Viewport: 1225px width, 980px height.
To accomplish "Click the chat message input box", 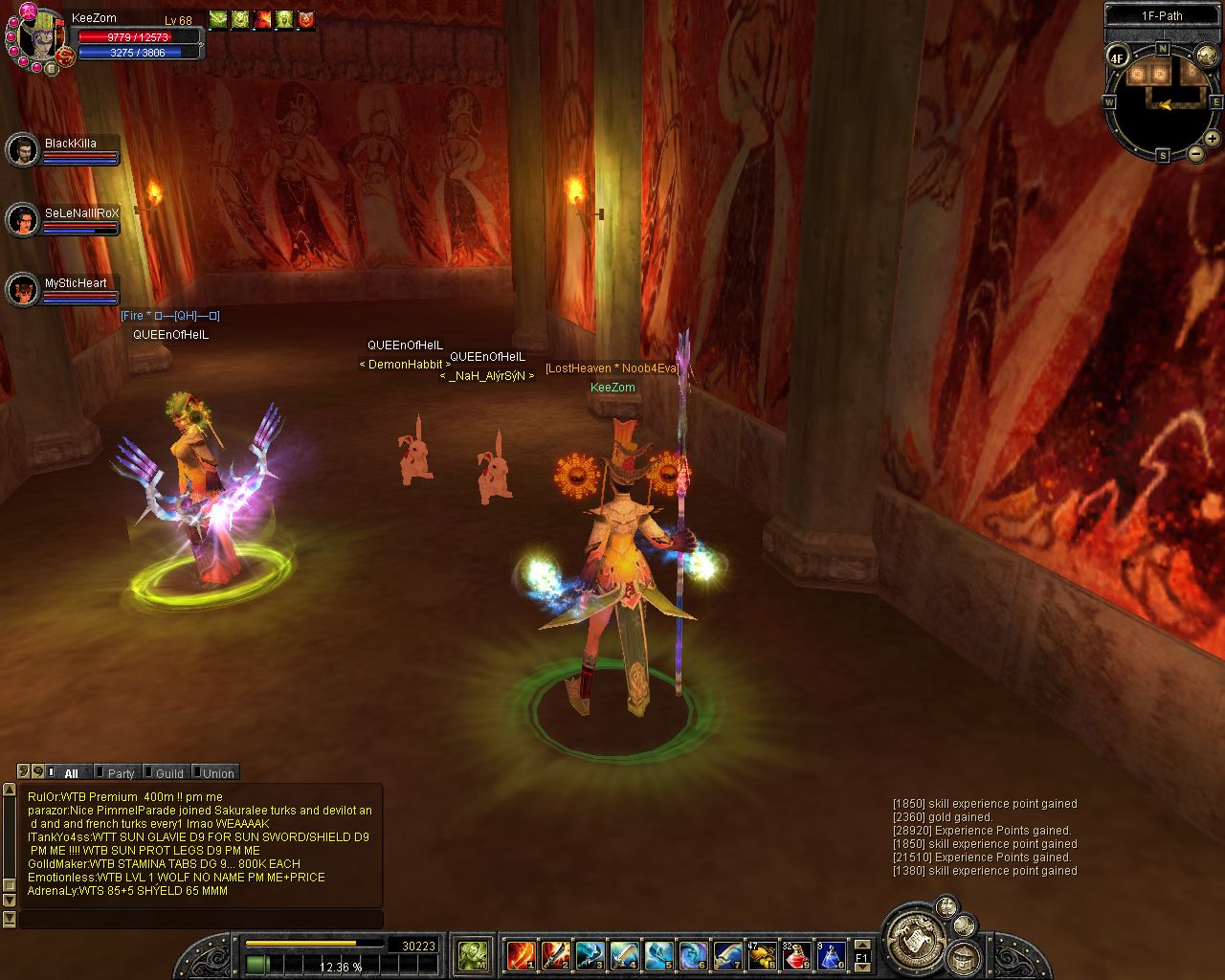I will (x=201, y=919).
